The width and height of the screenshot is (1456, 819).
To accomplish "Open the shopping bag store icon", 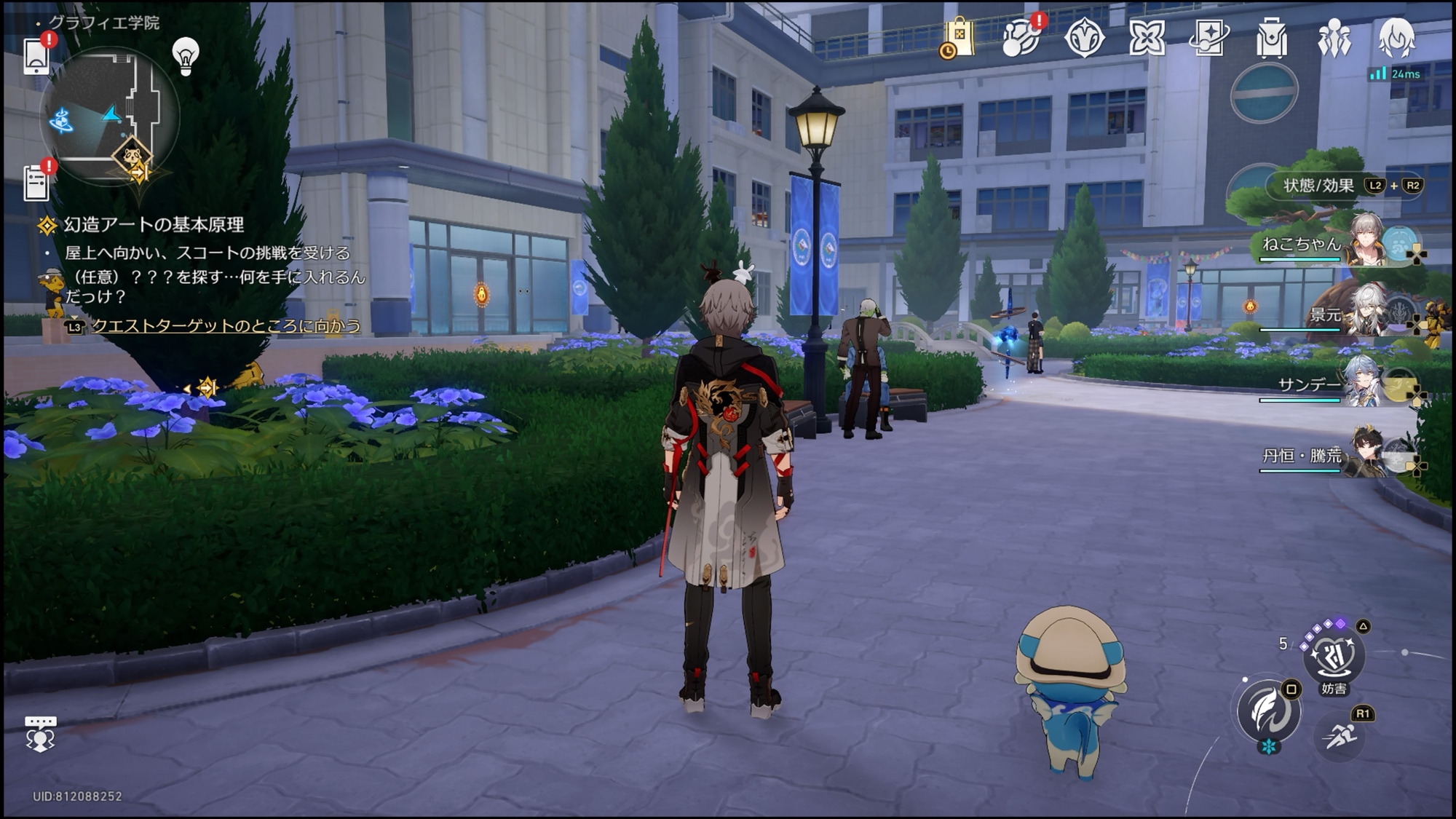I will point(959,37).
